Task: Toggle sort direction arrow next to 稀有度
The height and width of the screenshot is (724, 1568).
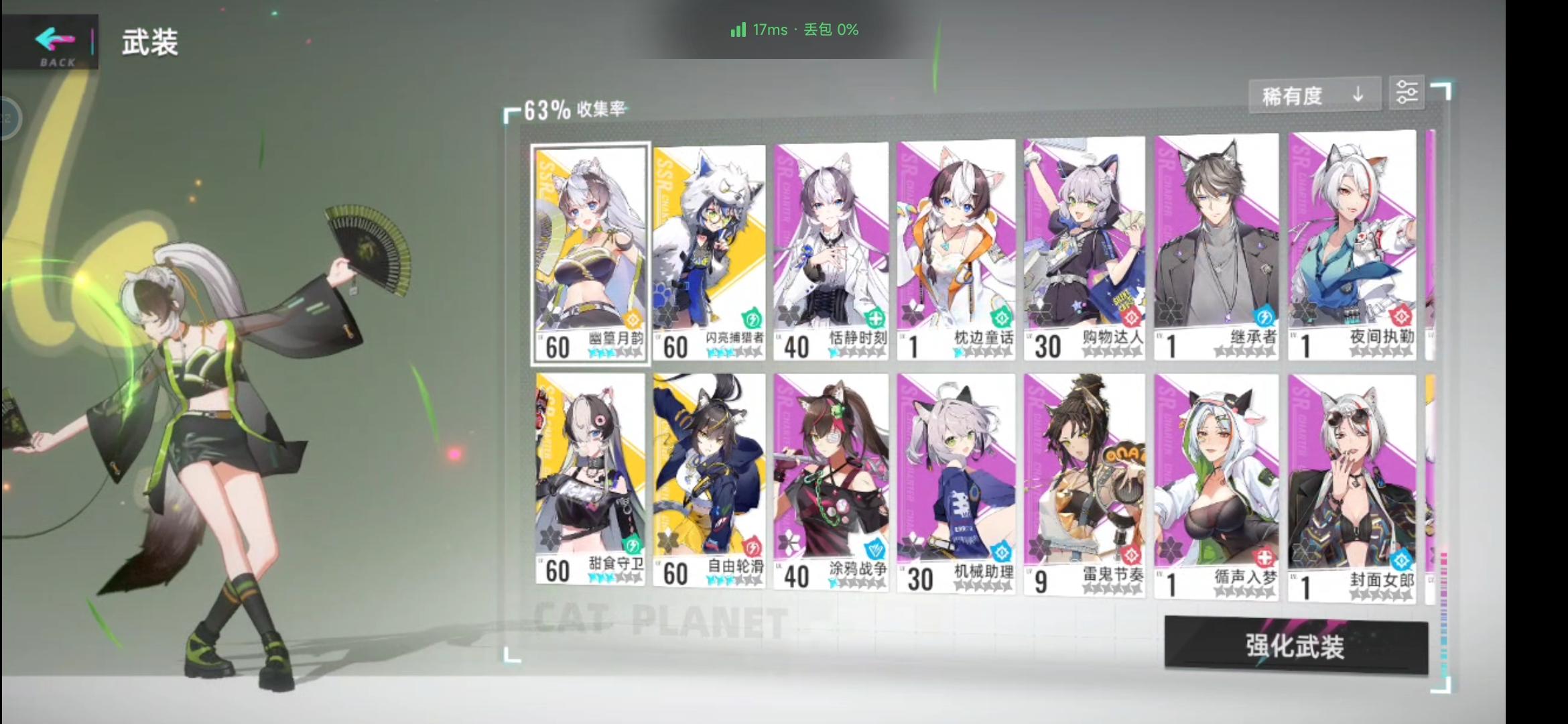Action: pyautogui.click(x=1358, y=94)
